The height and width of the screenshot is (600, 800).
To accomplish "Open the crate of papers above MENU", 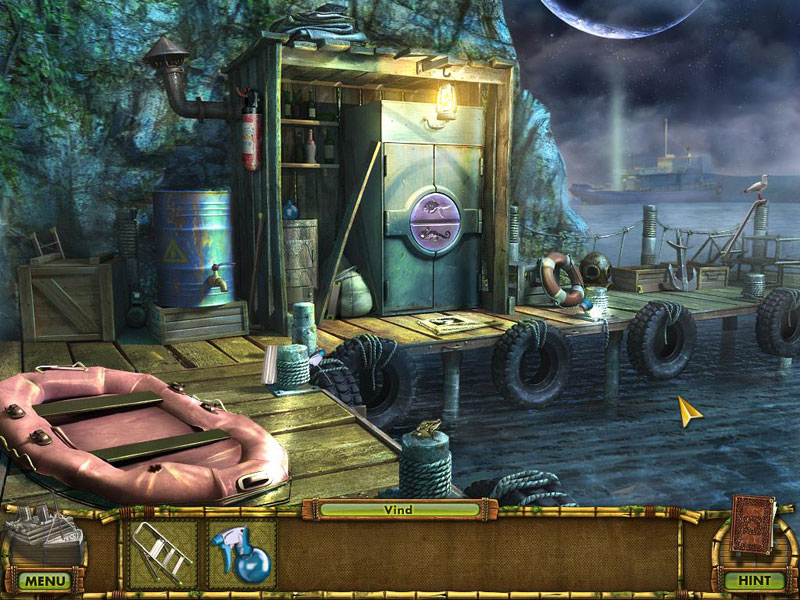I will pyautogui.click(x=45, y=535).
